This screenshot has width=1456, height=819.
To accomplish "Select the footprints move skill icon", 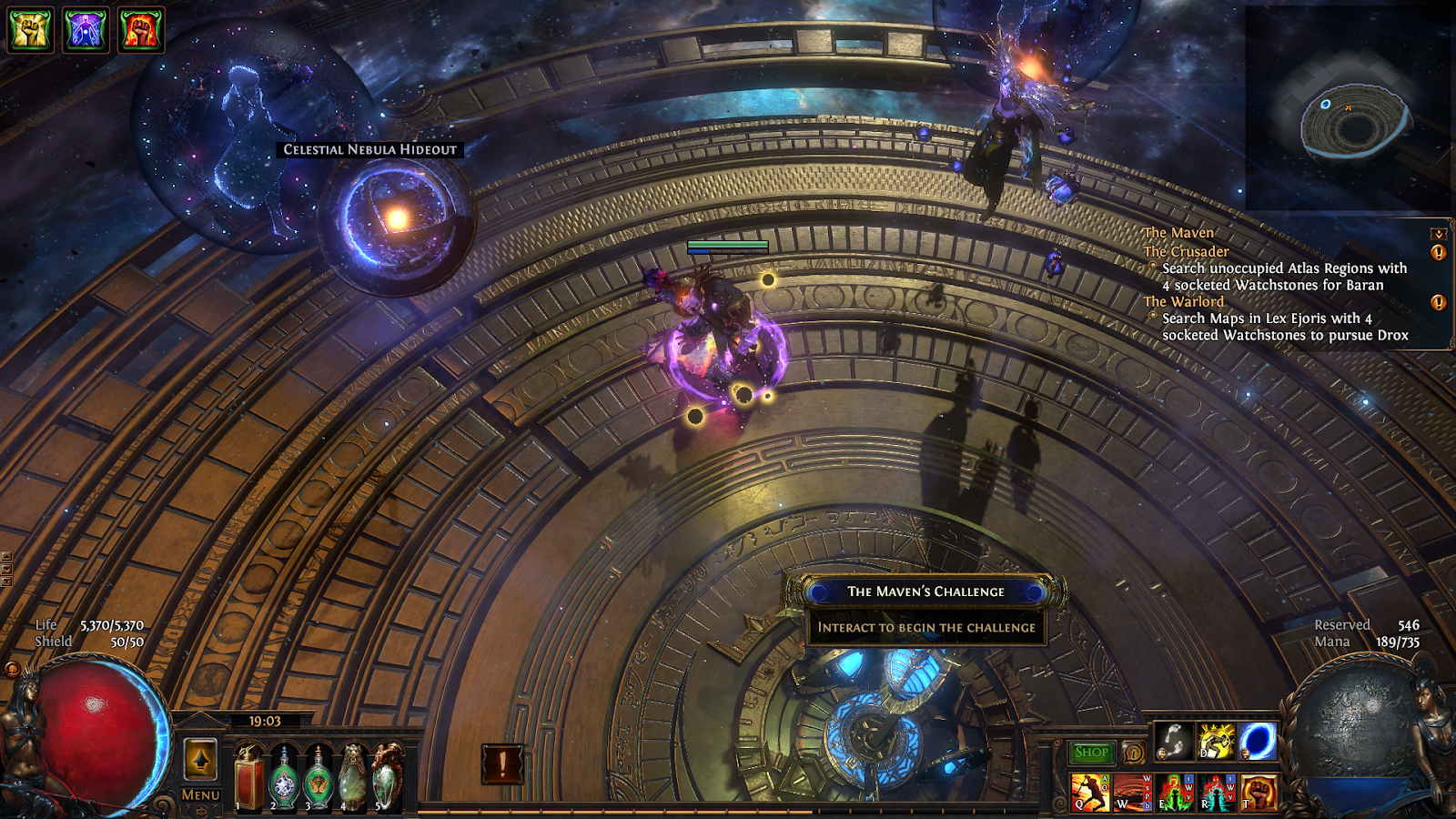I will (1174, 742).
